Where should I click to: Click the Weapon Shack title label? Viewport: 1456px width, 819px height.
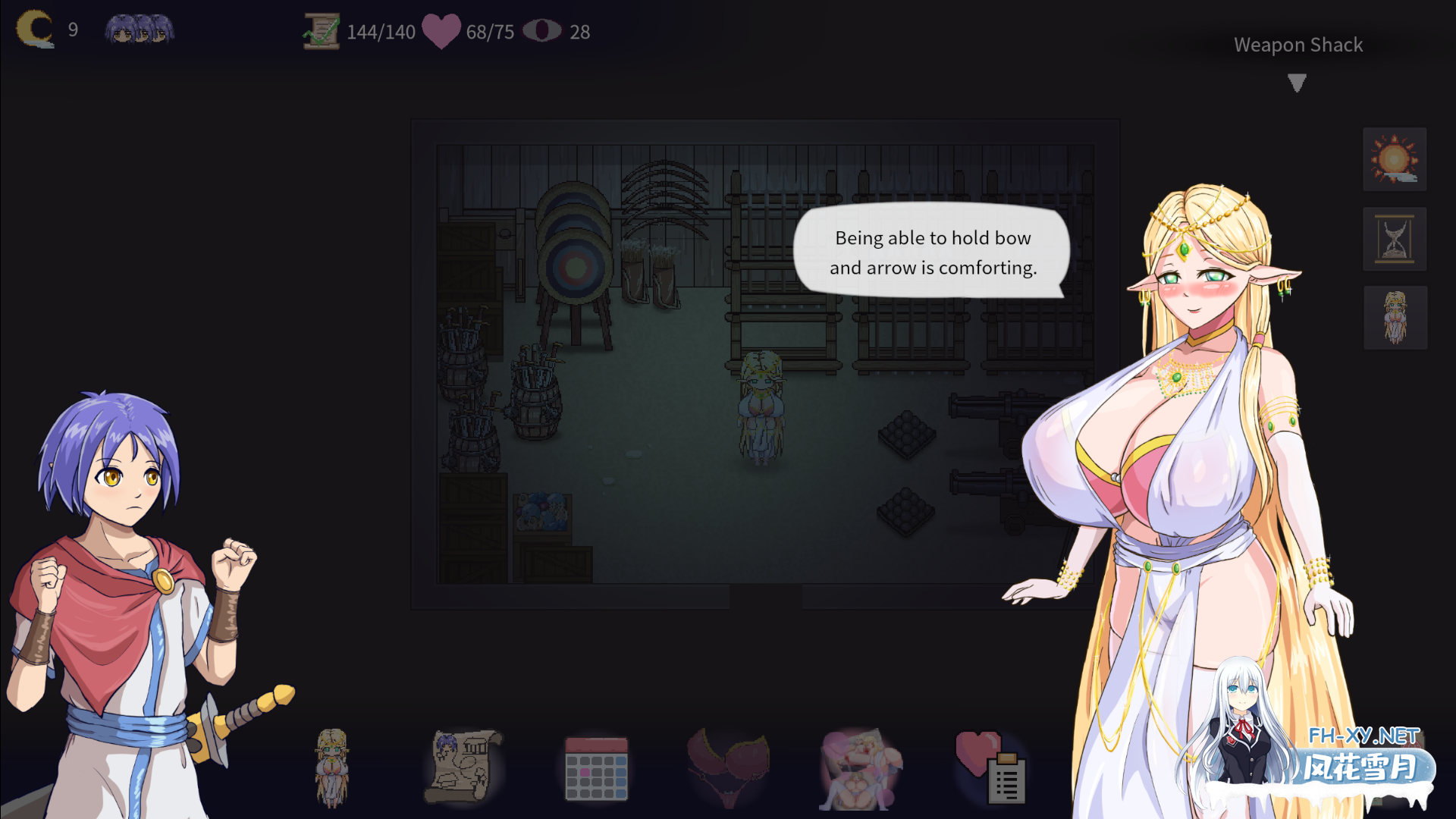click(x=1298, y=45)
